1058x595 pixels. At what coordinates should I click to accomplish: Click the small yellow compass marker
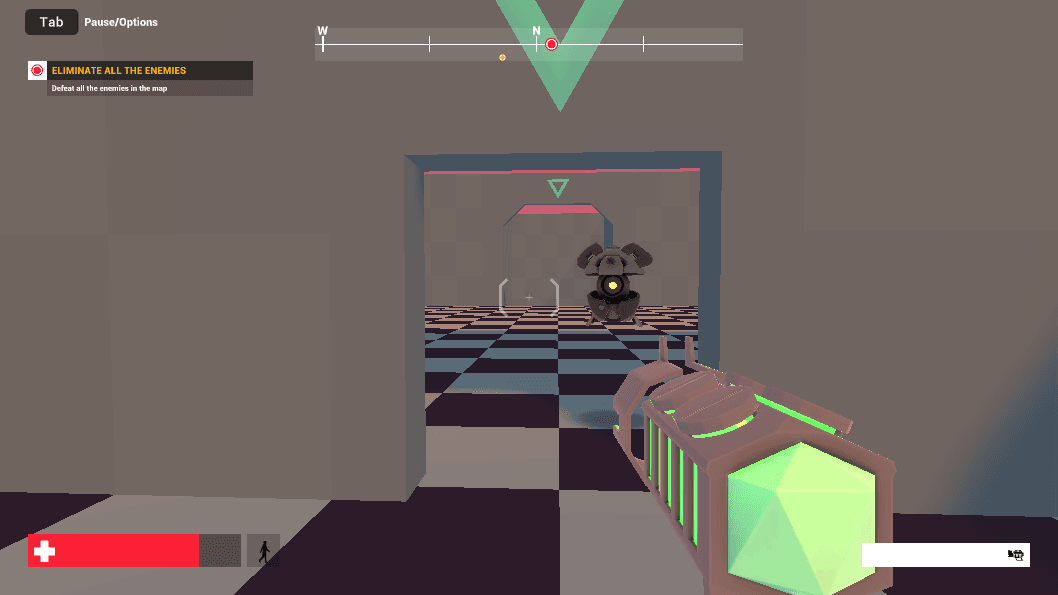pyautogui.click(x=502, y=58)
